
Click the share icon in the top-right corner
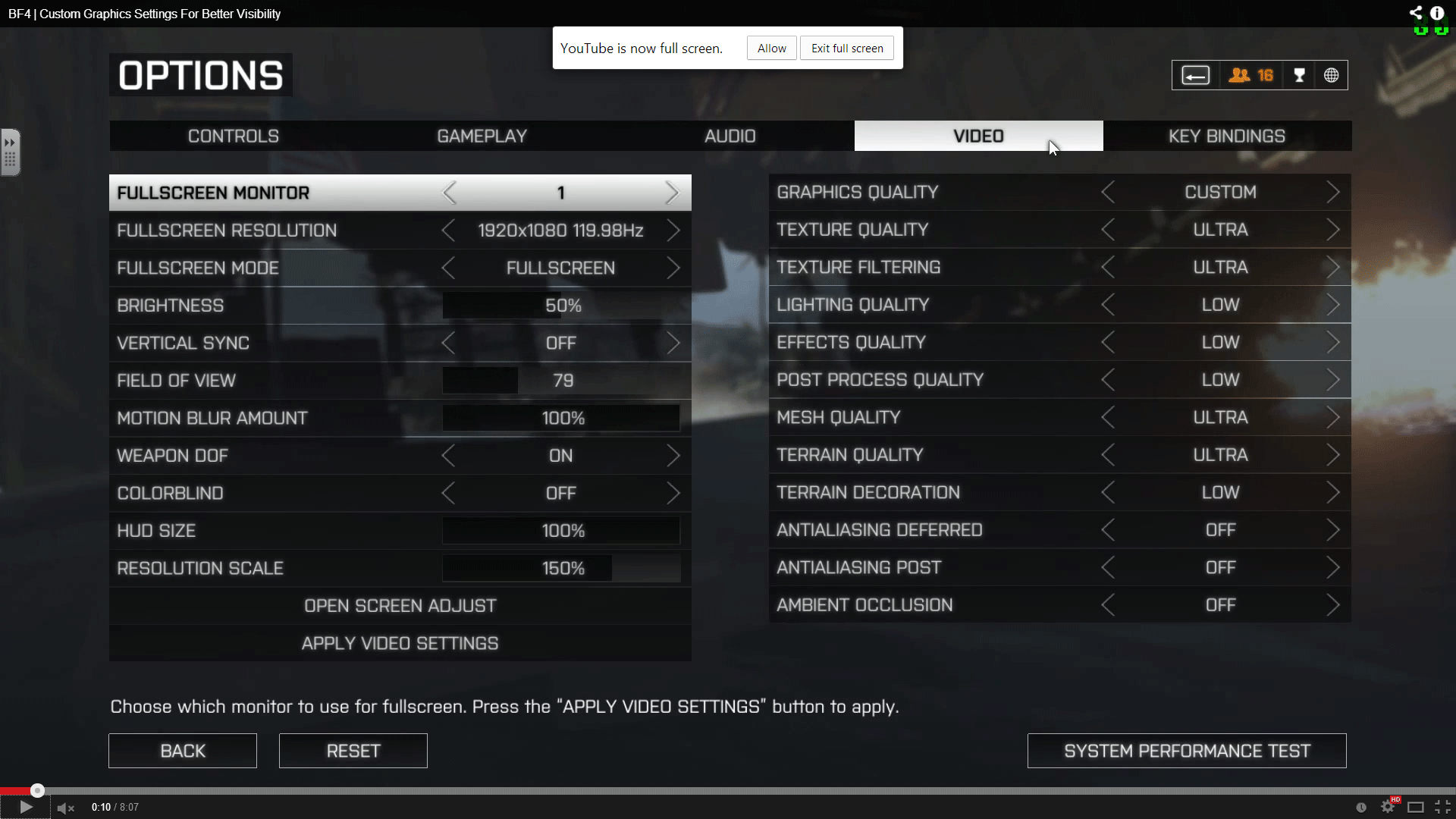pyautogui.click(x=1417, y=12)
